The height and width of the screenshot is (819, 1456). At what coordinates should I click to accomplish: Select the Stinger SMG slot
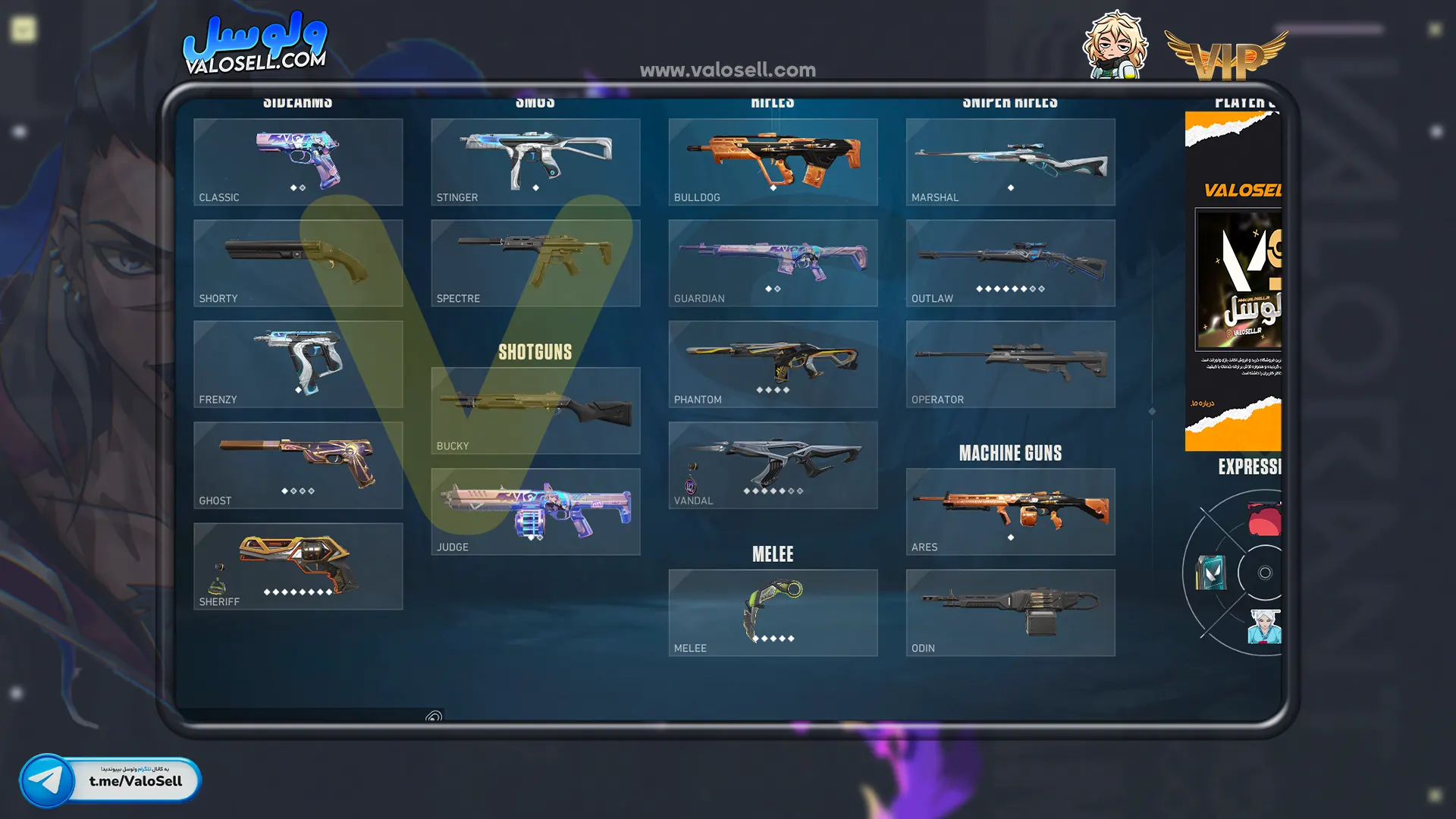tap(535, 162)
